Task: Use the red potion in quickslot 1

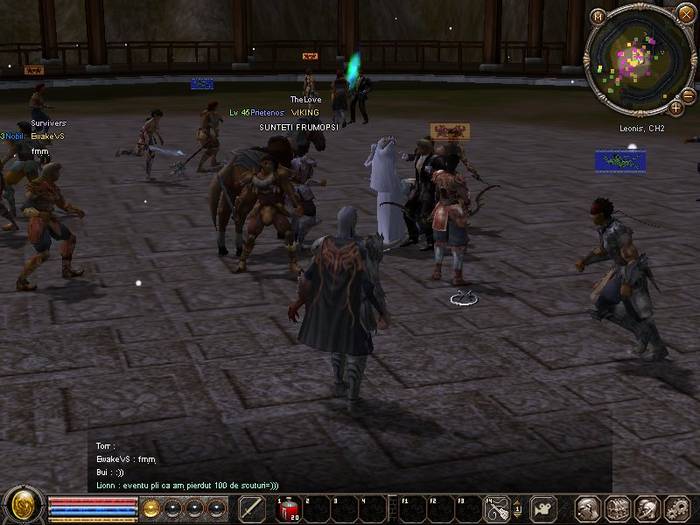Action: [288, 509]
